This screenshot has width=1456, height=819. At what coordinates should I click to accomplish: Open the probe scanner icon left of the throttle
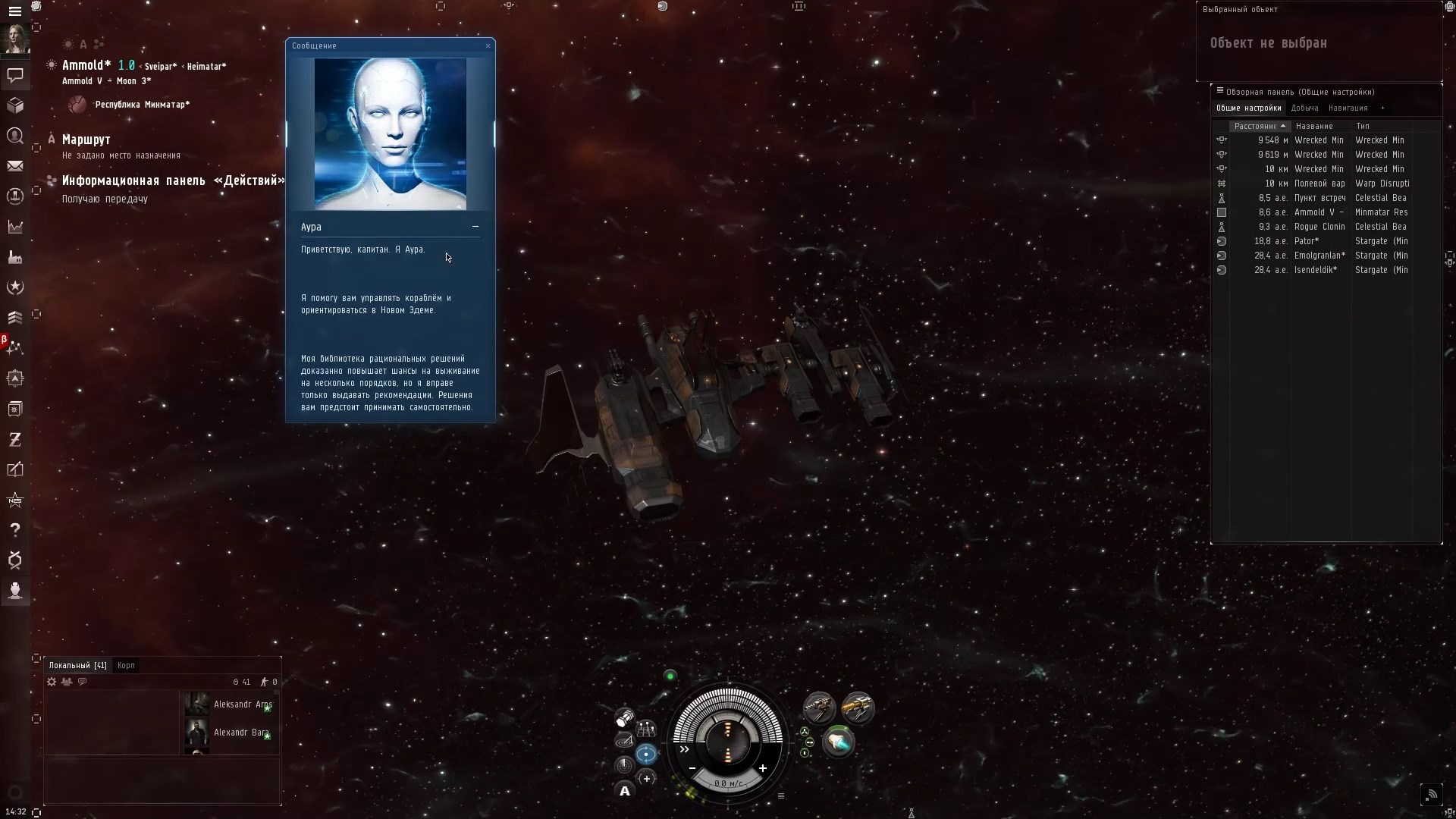(624, 718)
